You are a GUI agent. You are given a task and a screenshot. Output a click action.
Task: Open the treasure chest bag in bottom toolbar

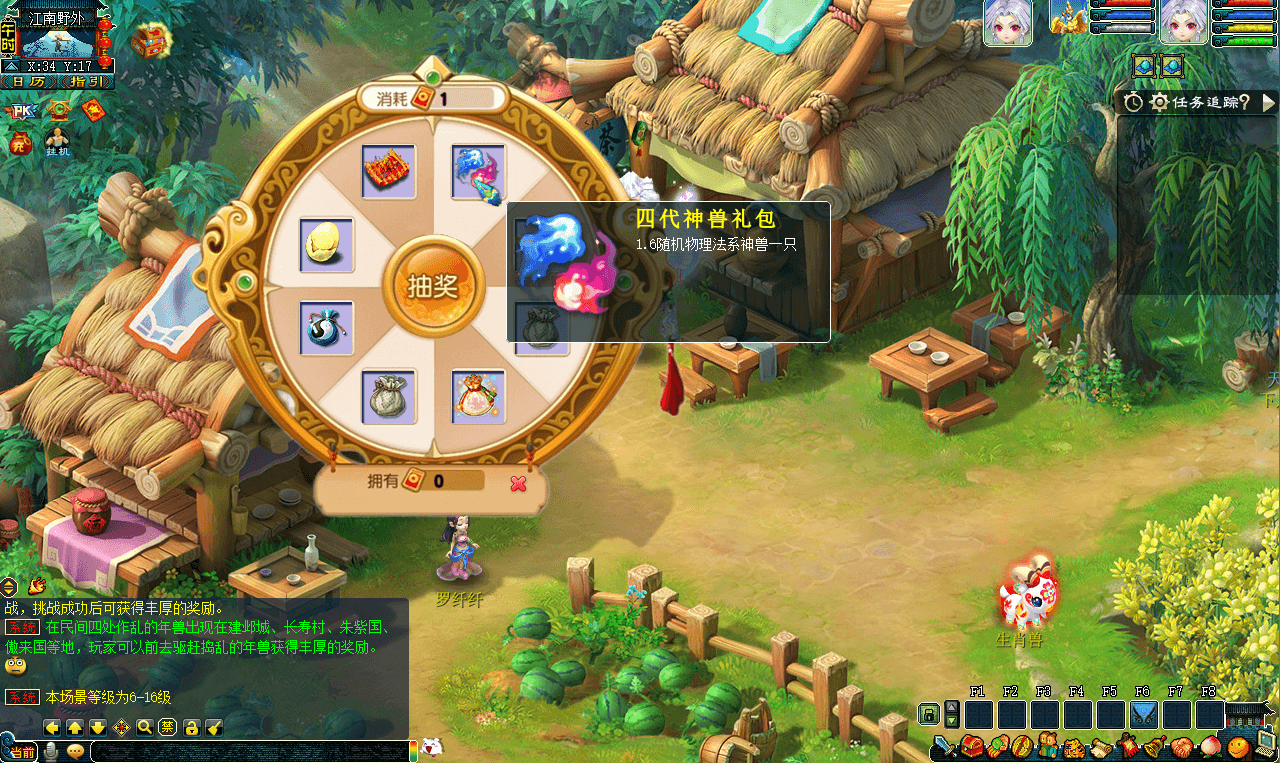pos(972,746)
